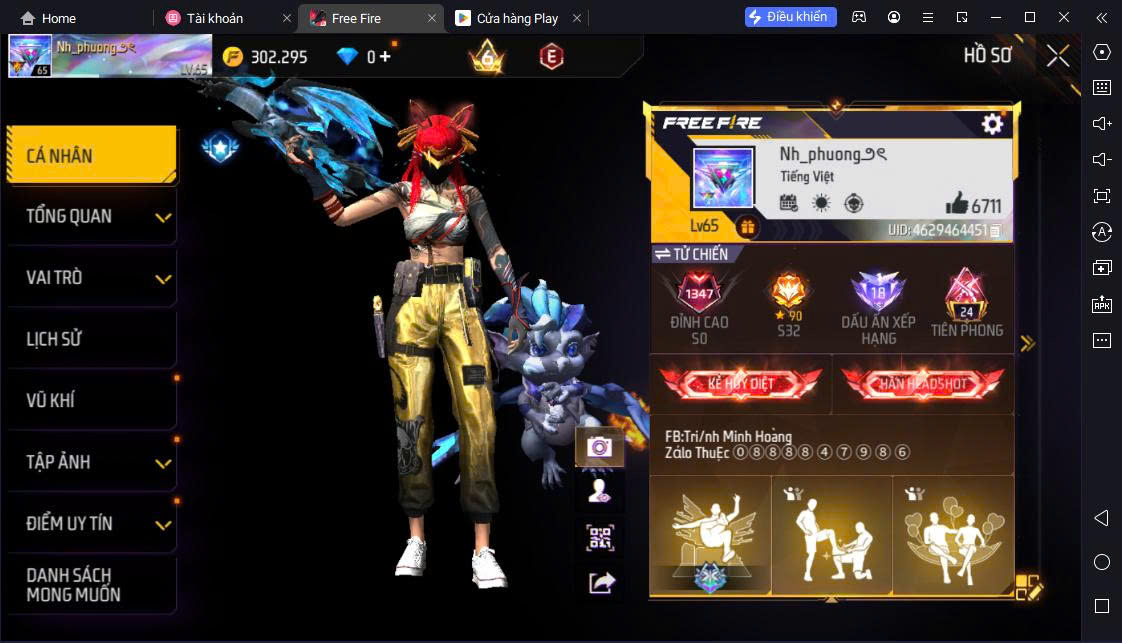
Task: Select the KẺ HỦY DIỆT title badge
Action: (x=740, y=384)
